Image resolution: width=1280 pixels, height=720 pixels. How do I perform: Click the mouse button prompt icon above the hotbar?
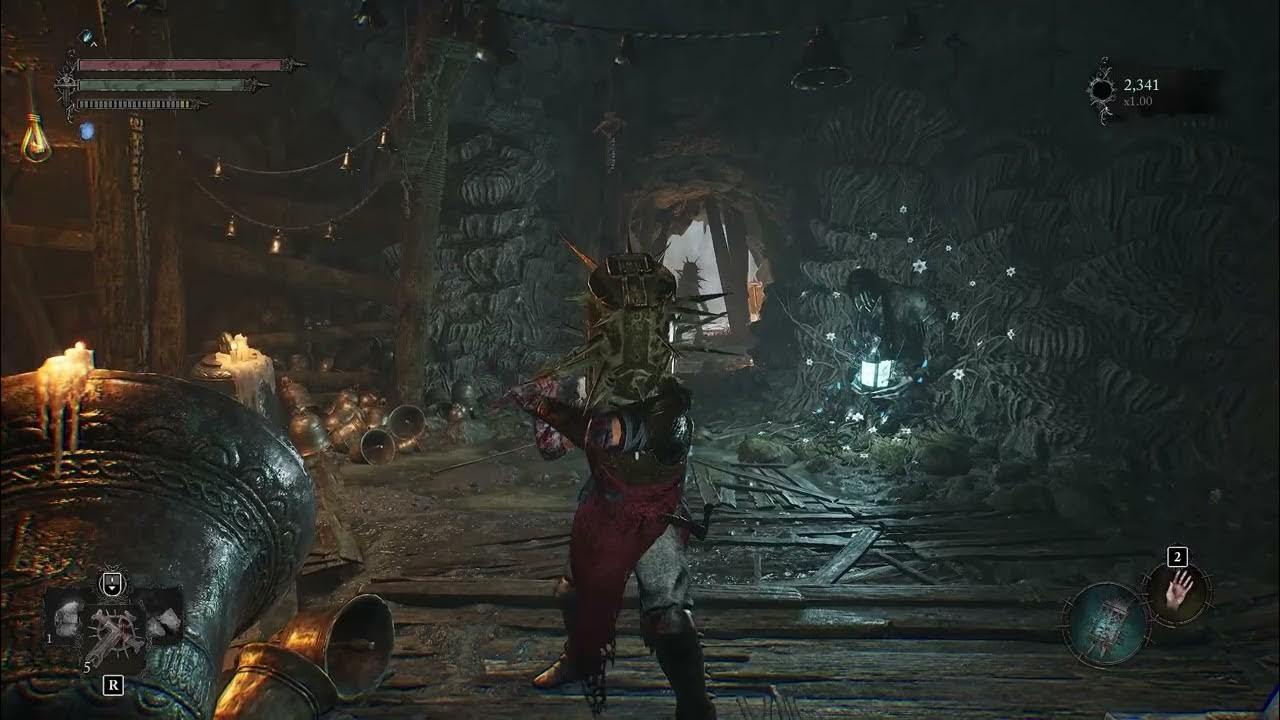(112, 583)
